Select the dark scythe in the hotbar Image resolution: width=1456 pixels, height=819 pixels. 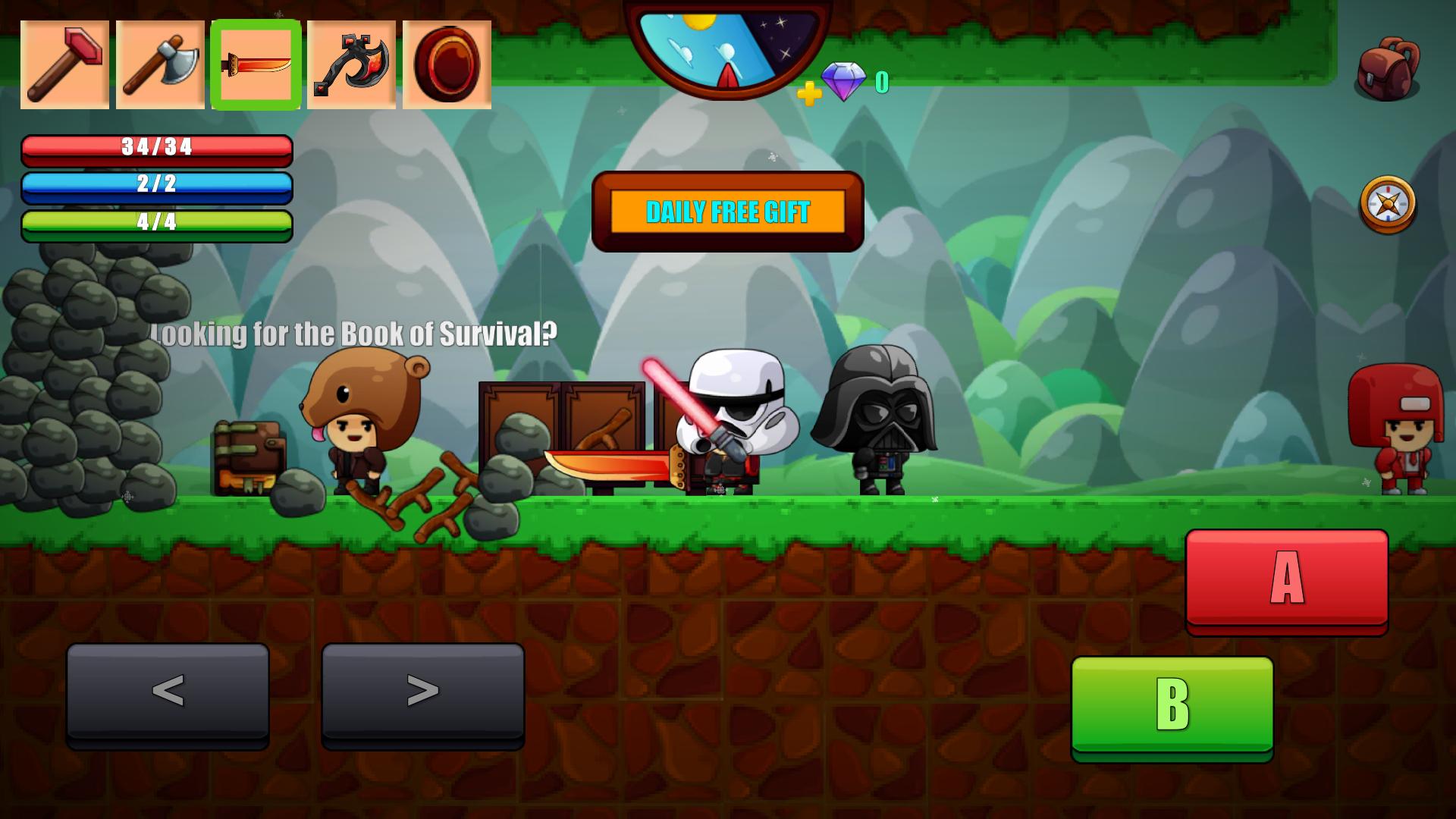pos(351,64)
